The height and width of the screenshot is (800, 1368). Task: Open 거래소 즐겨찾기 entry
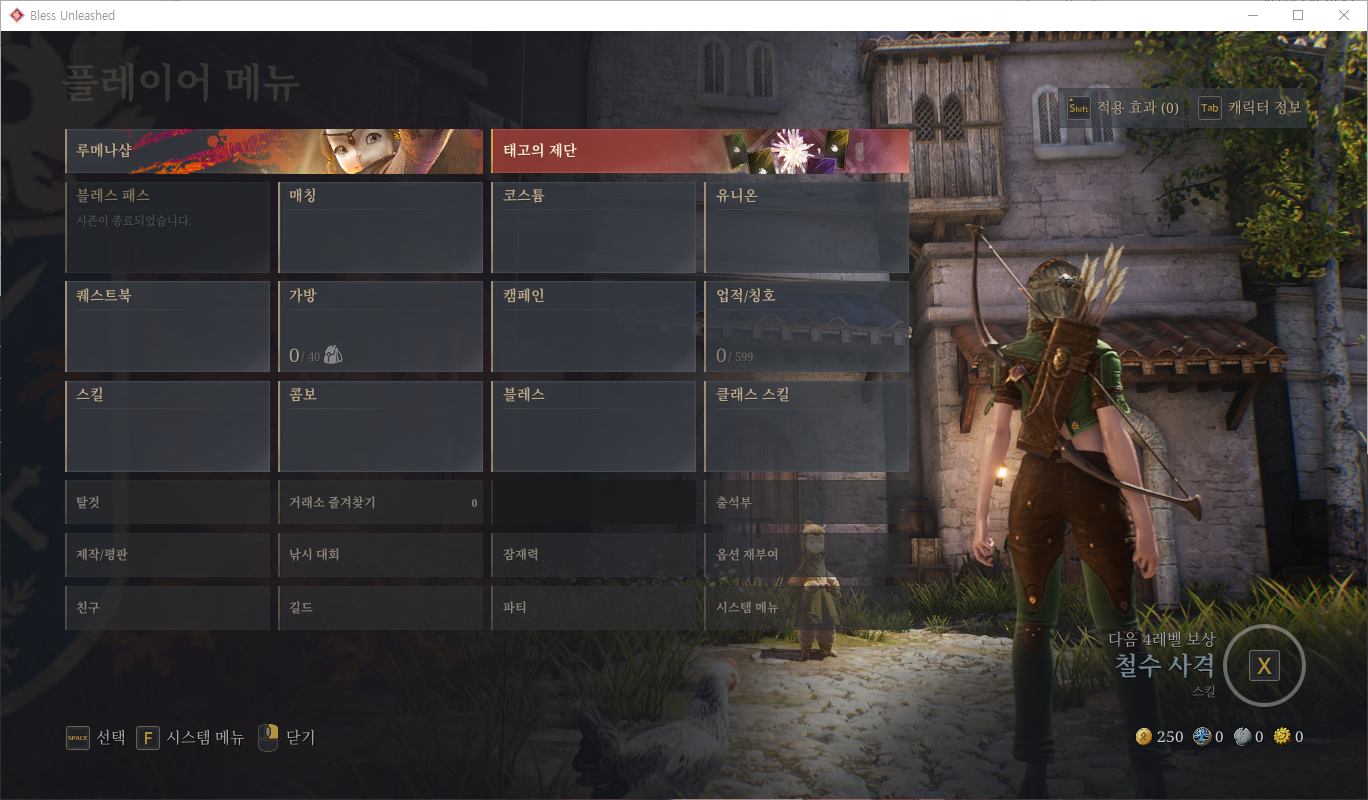(x=380, y=503)
